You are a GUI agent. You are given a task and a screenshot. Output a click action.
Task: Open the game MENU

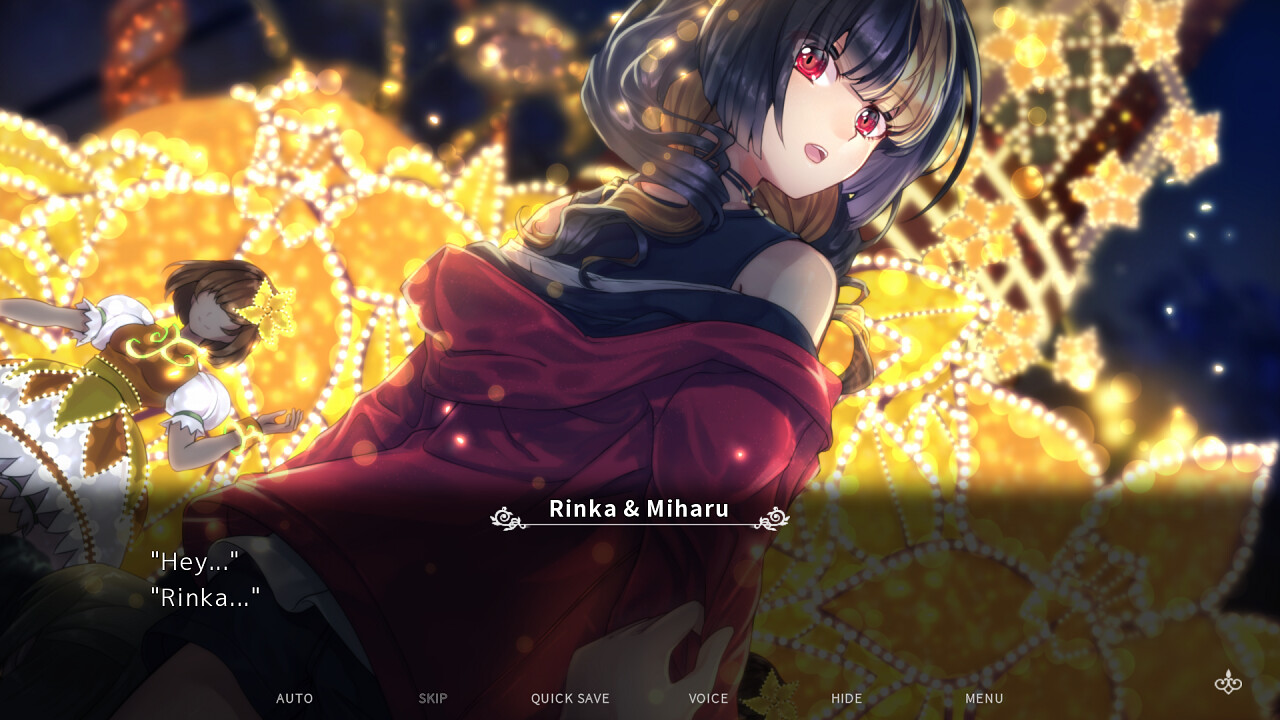point(984,698)
